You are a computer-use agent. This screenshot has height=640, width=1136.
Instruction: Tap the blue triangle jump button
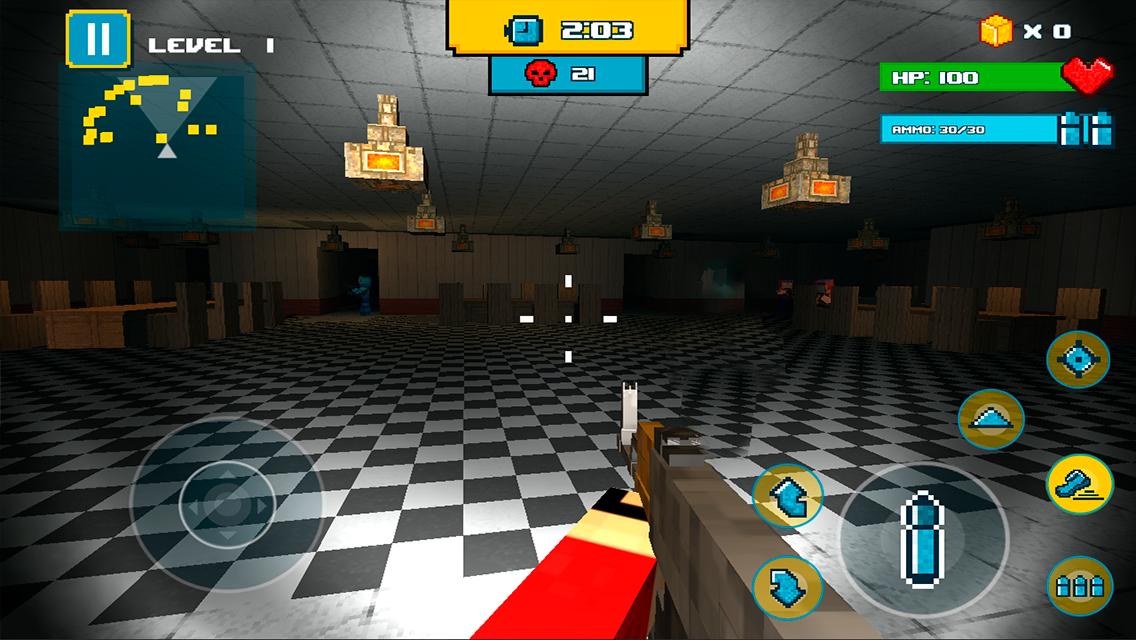tap(990, 419)
